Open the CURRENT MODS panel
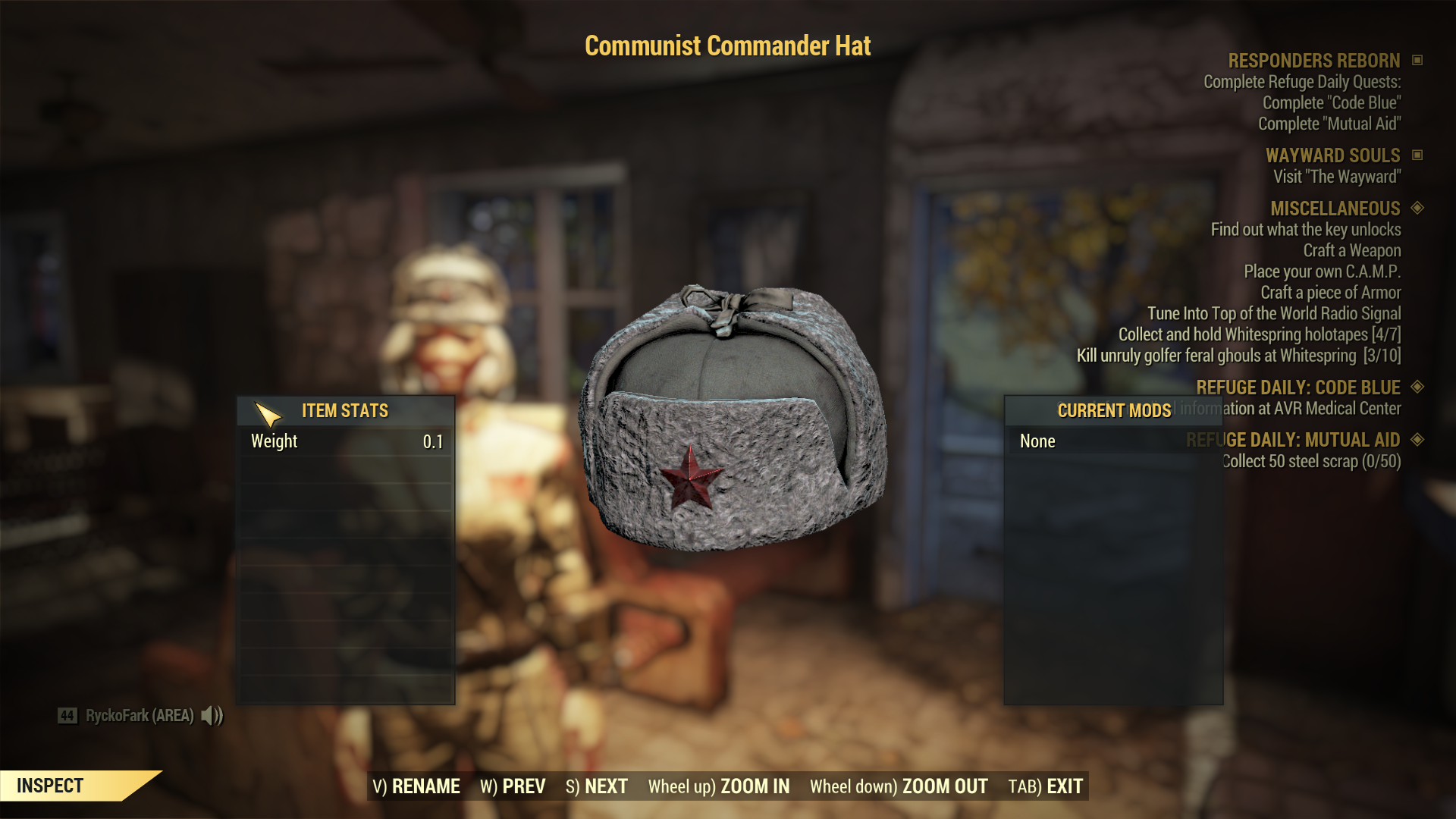Screen dimensions: 1456x819 [x=1115, y=410]
